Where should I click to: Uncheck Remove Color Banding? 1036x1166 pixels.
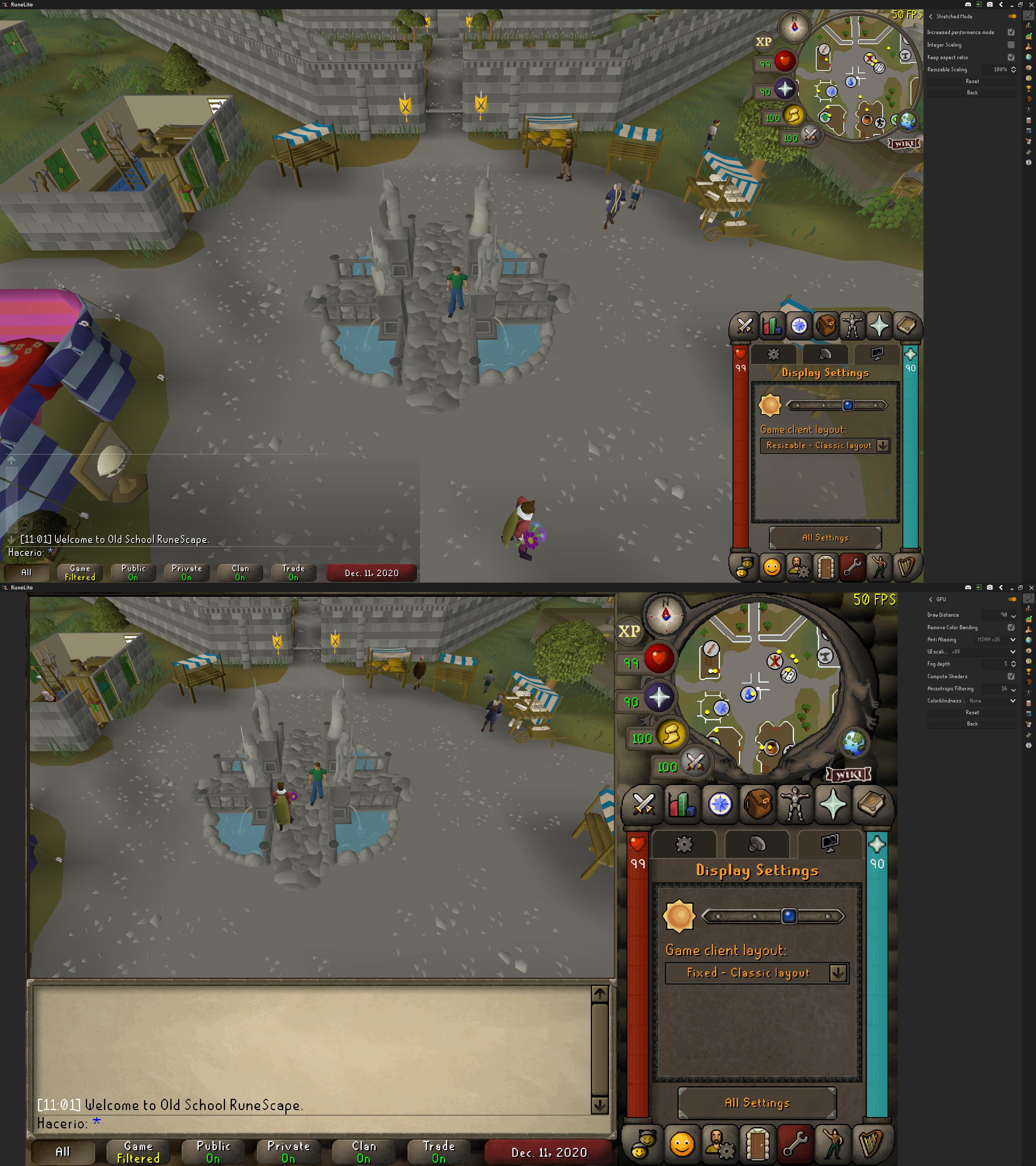pyautogui.click(x=1011, y=627)
